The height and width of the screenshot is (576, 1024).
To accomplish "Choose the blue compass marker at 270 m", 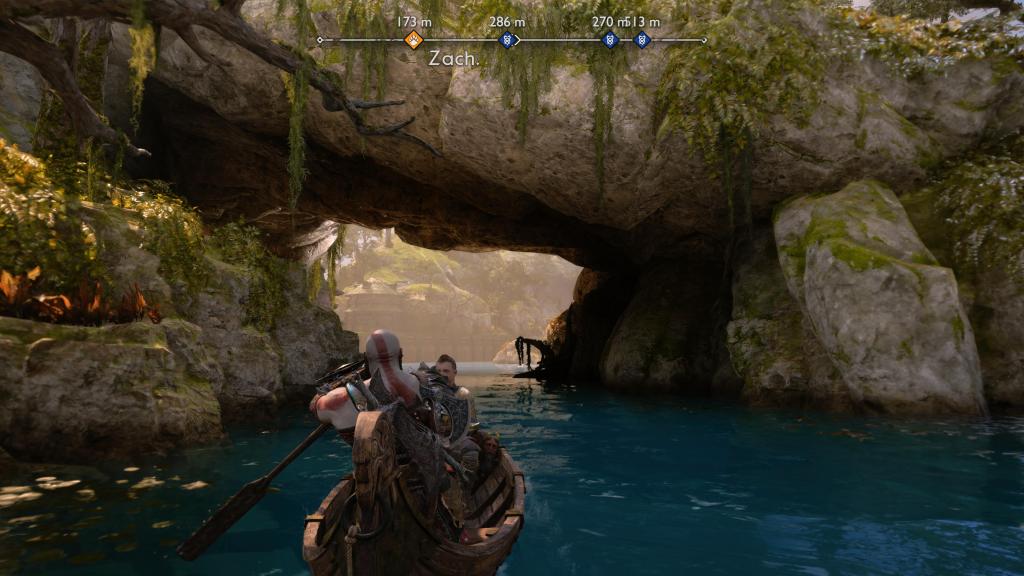I will (x=609, y=40).
